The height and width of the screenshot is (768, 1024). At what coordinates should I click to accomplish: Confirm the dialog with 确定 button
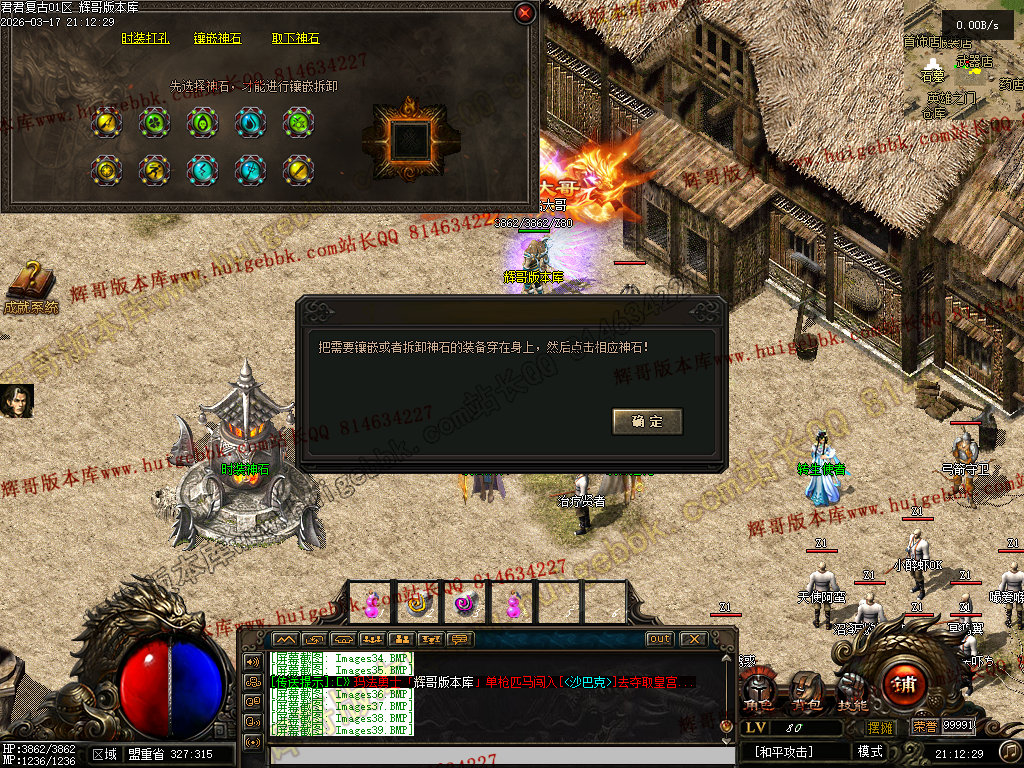[x=647, y=422]
